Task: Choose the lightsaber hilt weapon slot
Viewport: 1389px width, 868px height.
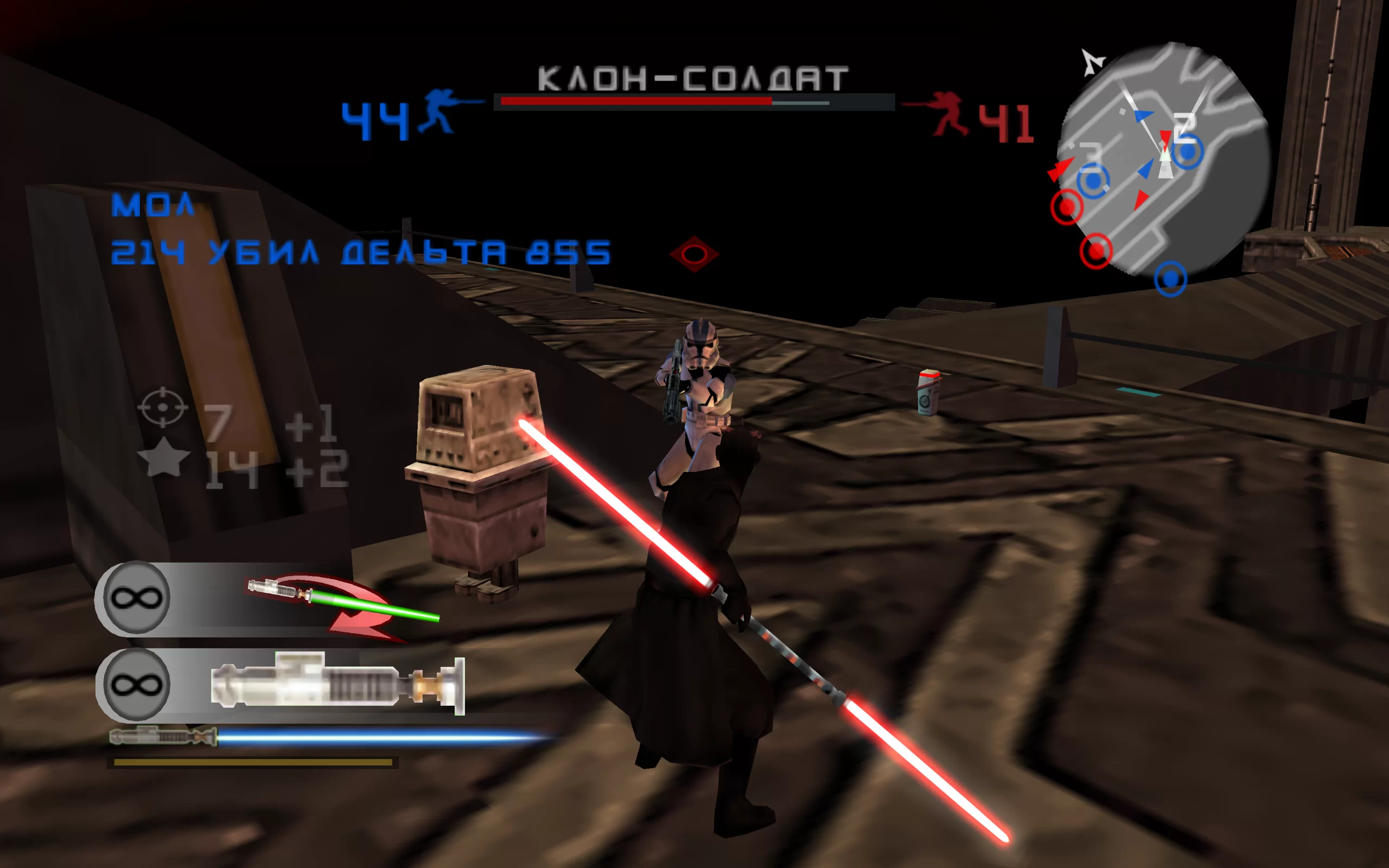Action: (x=337, y=684)
